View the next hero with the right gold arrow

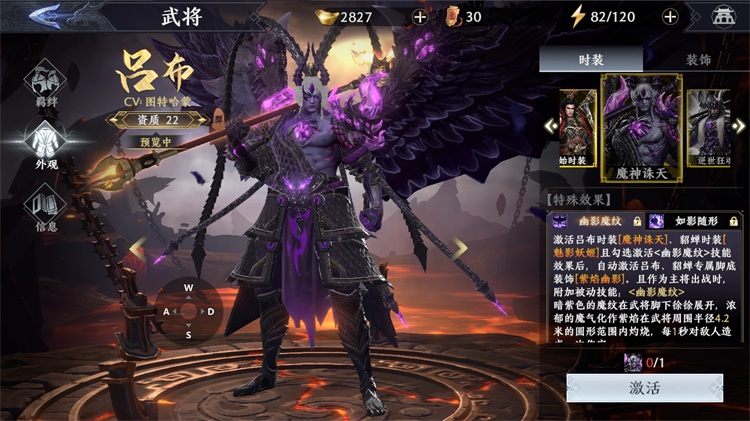(x=458, y=246)
